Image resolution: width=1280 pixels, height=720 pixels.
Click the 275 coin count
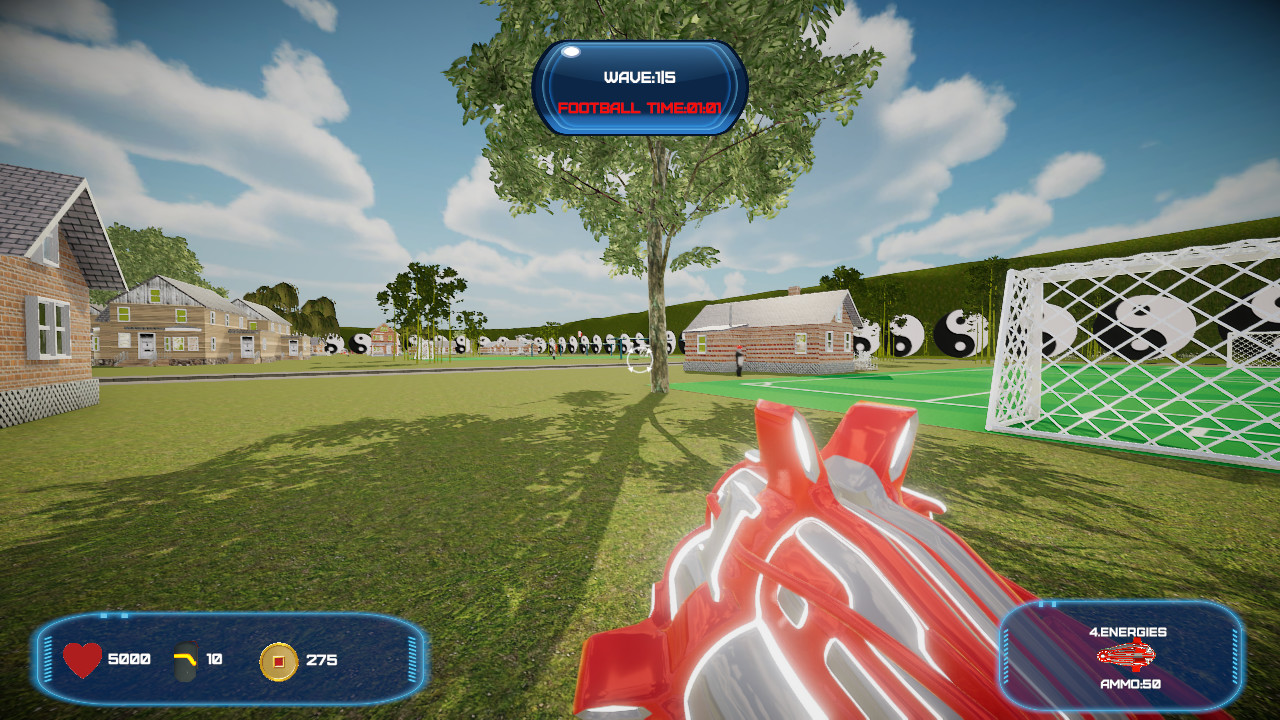pos(318,660)
